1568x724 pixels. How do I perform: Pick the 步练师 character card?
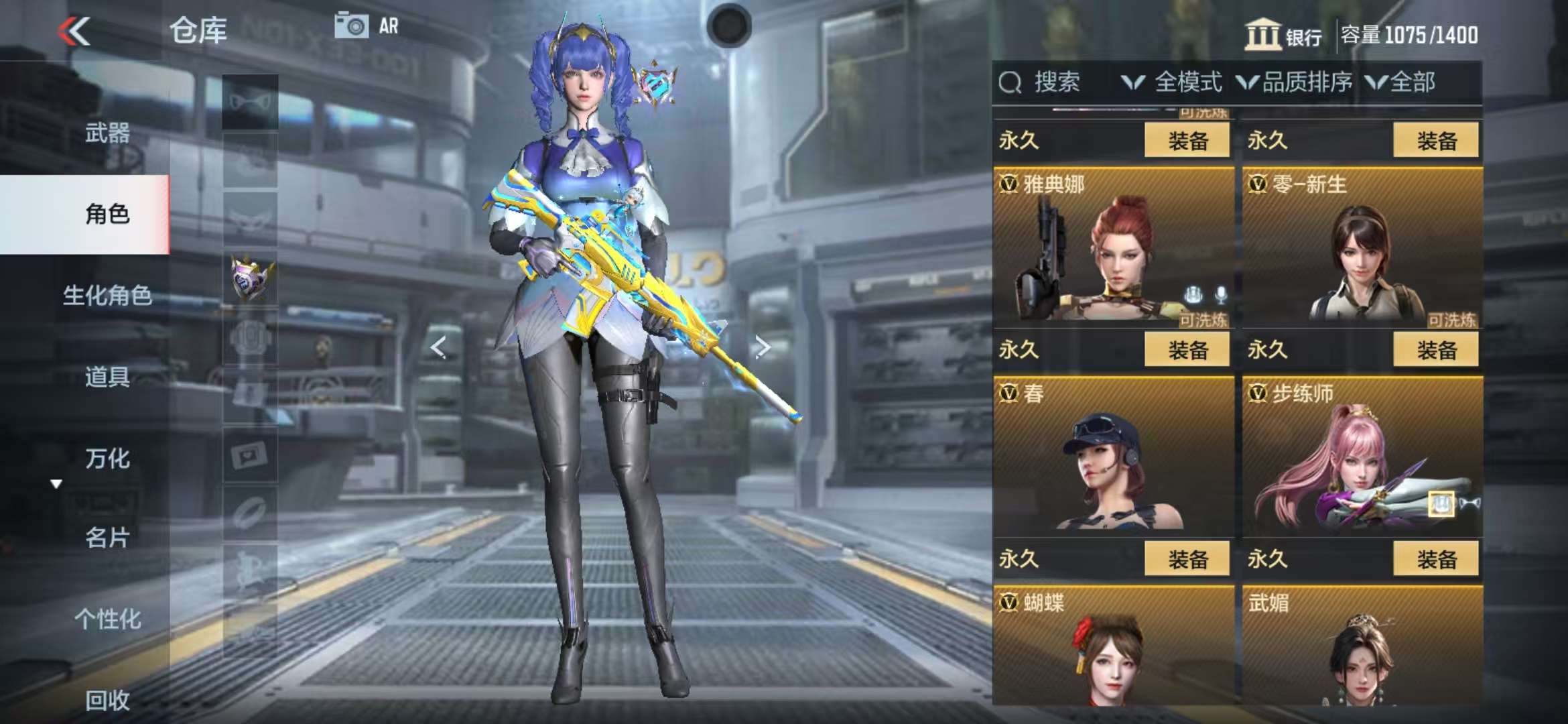1362,457
